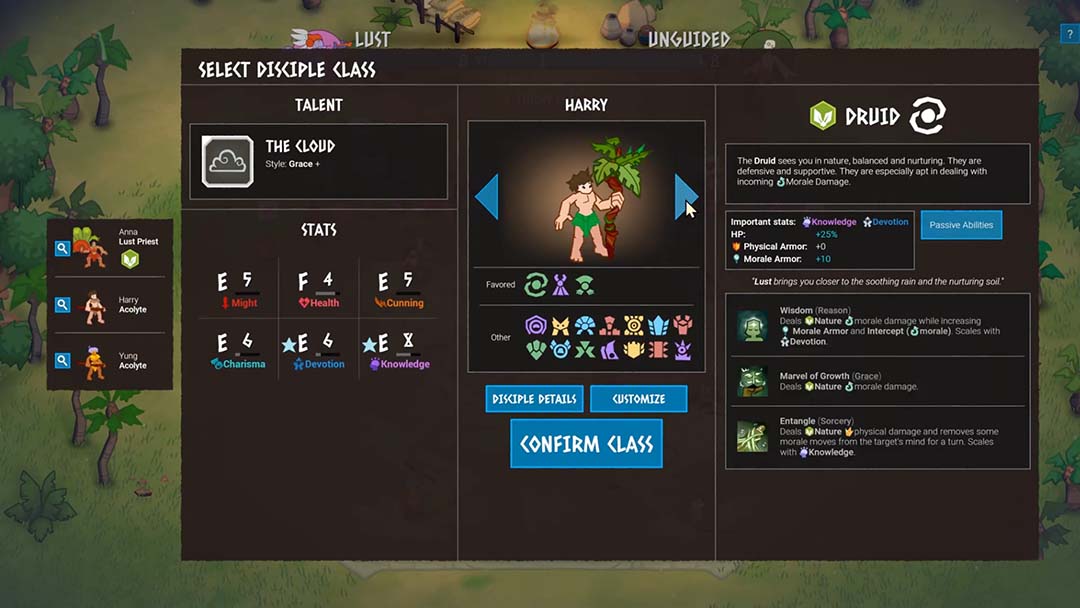Image resolution: width=1080 pixels, height=608 pixels.
Task: Inspect Anna using her magnifier icon
Action: 62,248
